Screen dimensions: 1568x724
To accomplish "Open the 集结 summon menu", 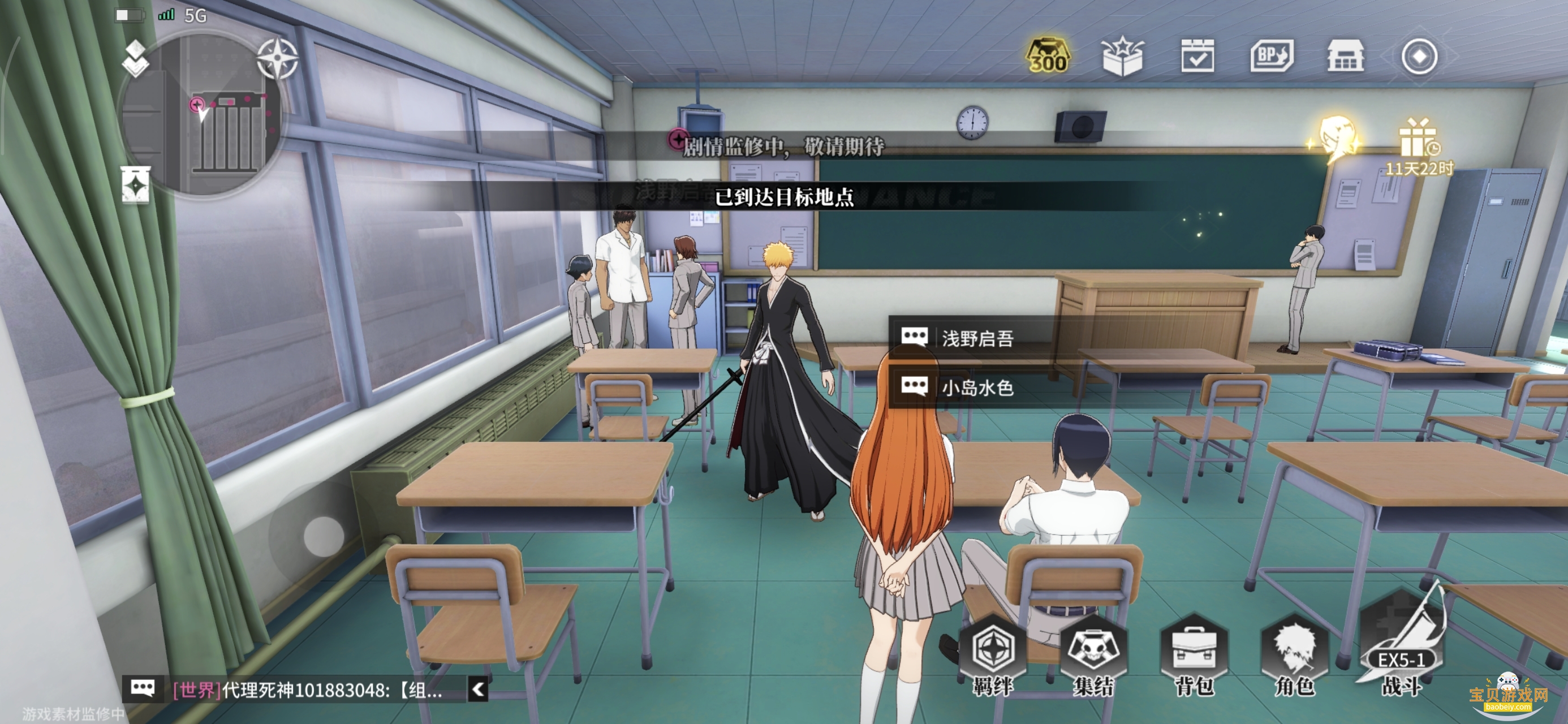I will pyautogui.click(x=1093, y=658).
